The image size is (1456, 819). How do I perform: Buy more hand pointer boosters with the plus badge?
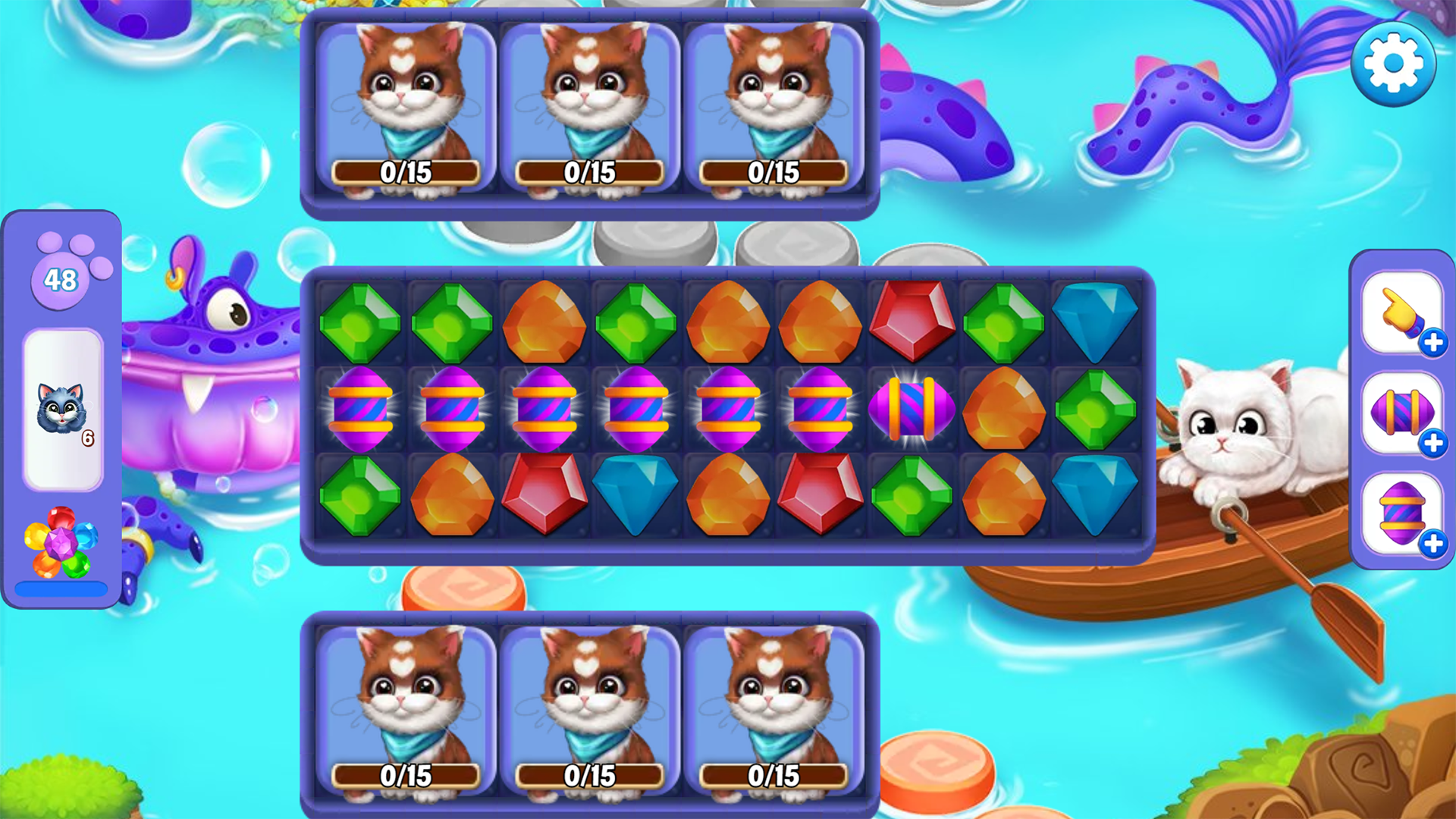pyautogui.click(x=1432, y=343)
